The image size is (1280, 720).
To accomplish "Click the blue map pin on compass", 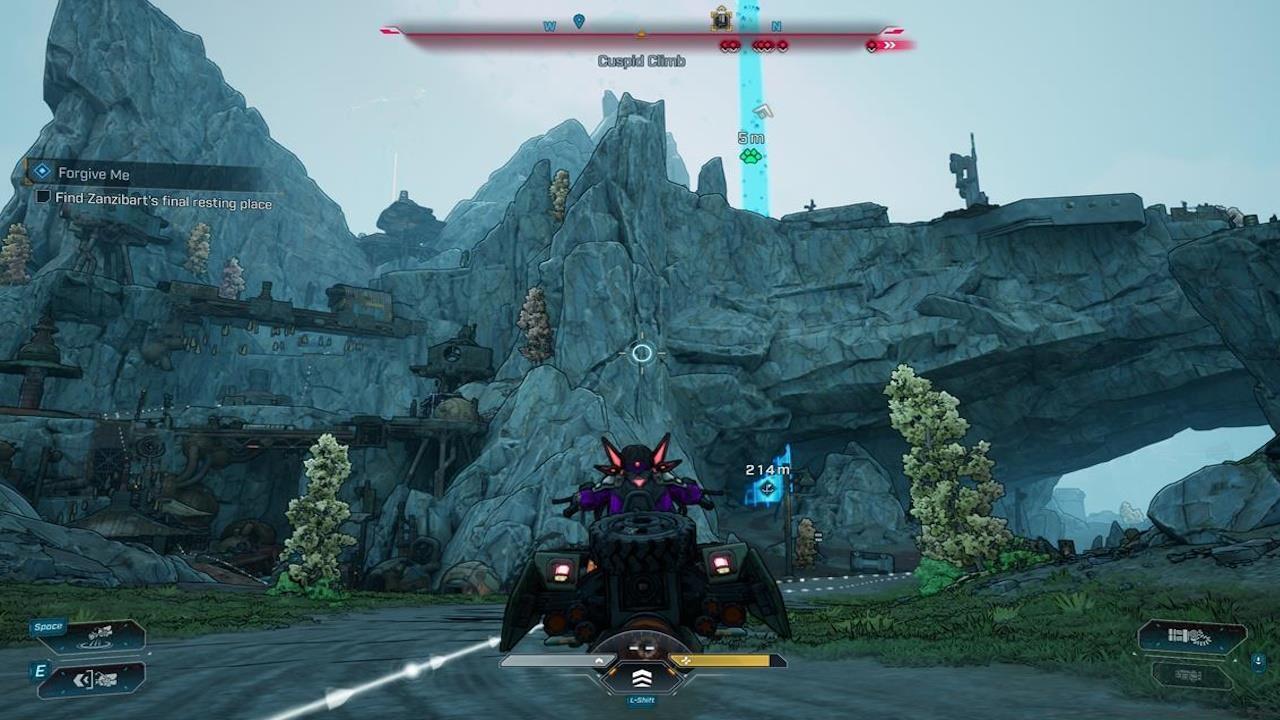I will point(578,21).
